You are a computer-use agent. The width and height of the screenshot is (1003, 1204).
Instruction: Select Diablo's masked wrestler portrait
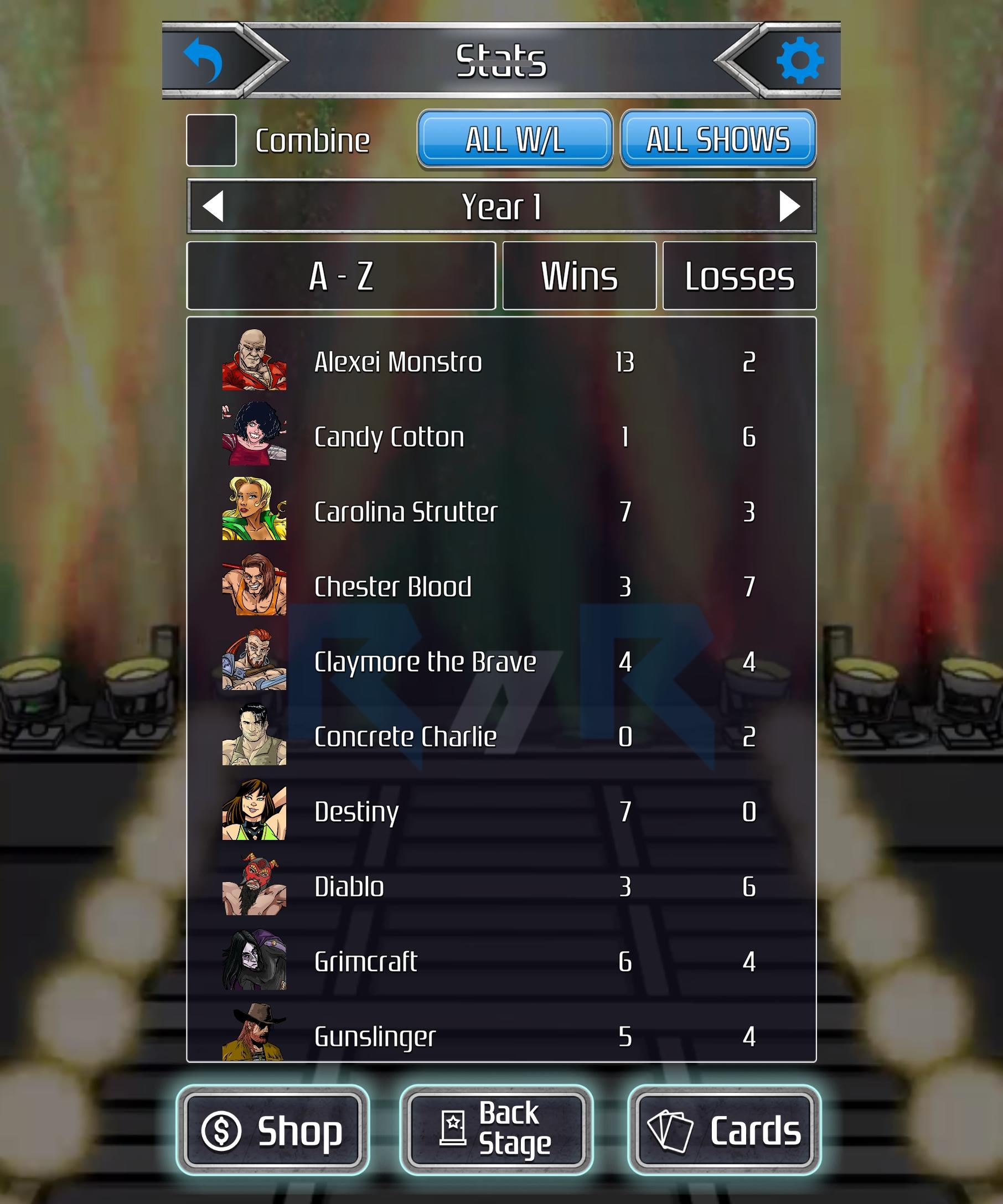click(x=254, y=886)
